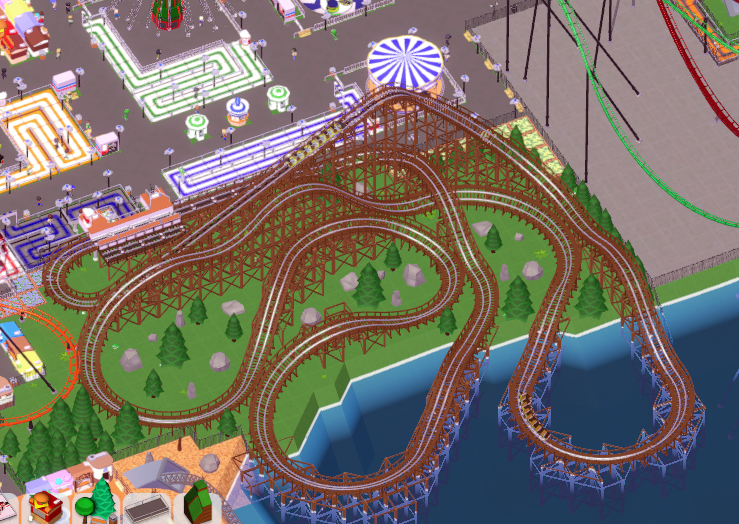The width and height of the screenshot is (739, 524).
Task: Open the terrain tool with the green block icon
Action: pyautogui.click(x=200, y=502)
